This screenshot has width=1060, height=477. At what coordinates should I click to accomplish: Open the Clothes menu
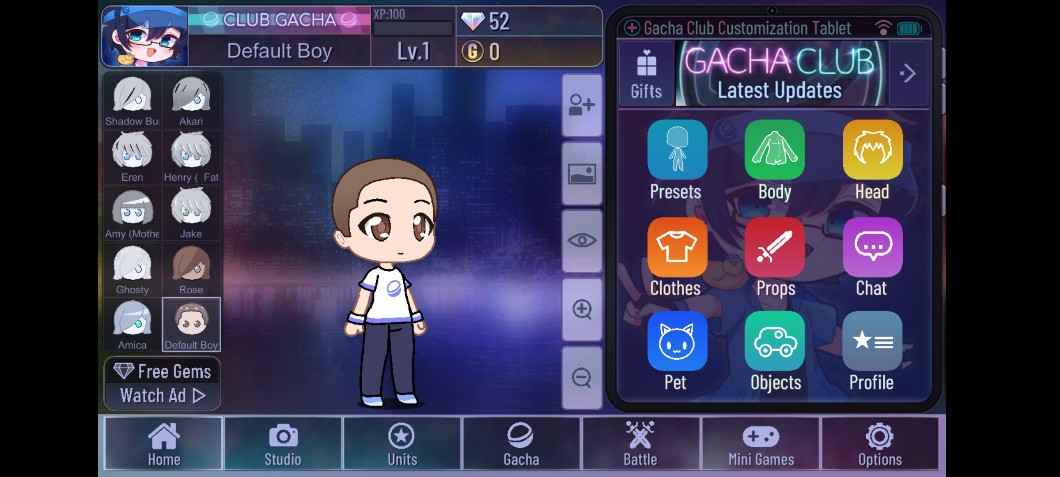tap(676, 256)
